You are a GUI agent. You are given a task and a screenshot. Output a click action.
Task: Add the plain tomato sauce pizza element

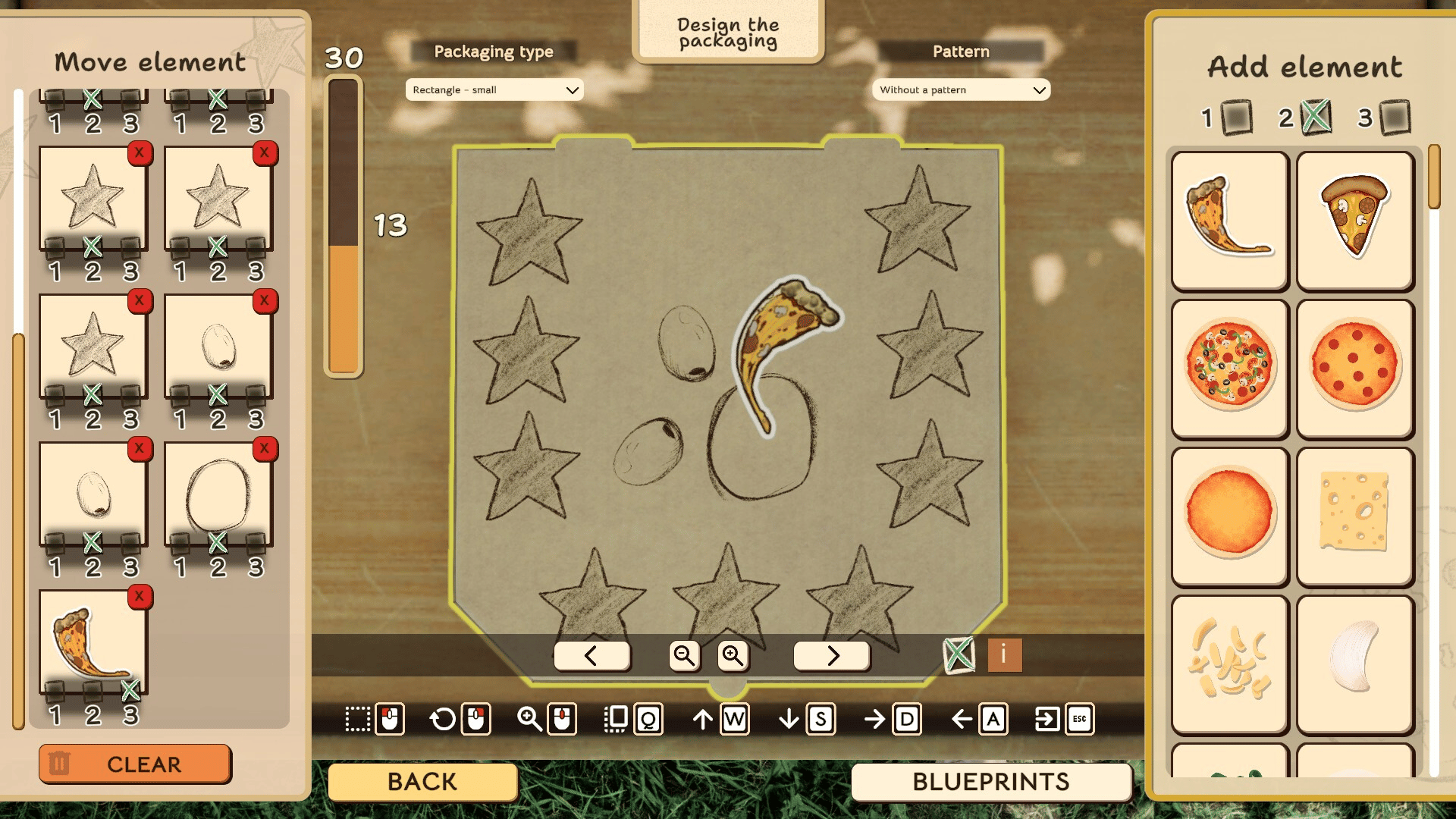pyautogui.click(x=1229, y=516)
